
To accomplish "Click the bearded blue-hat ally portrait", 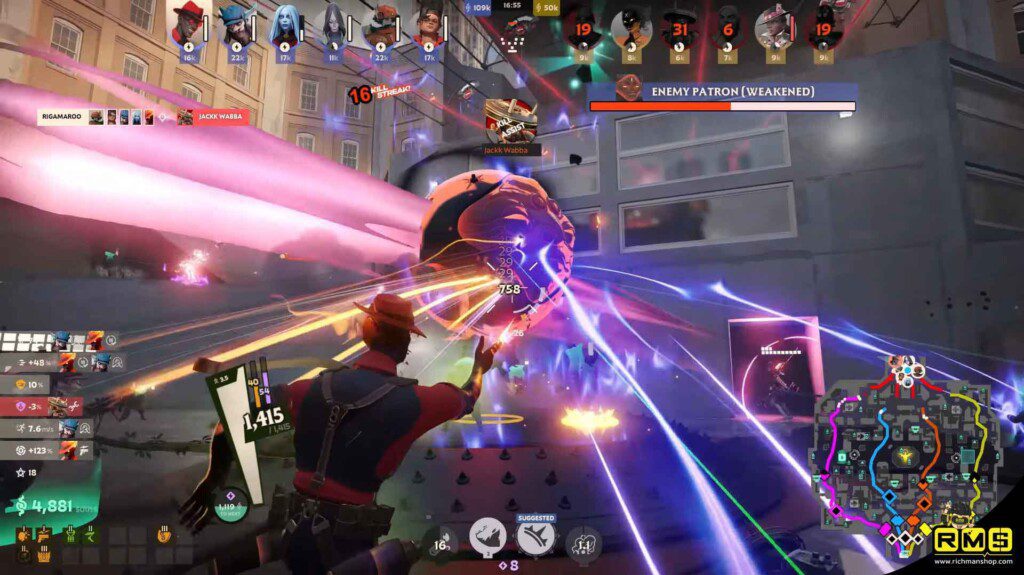I will point(237,25).
